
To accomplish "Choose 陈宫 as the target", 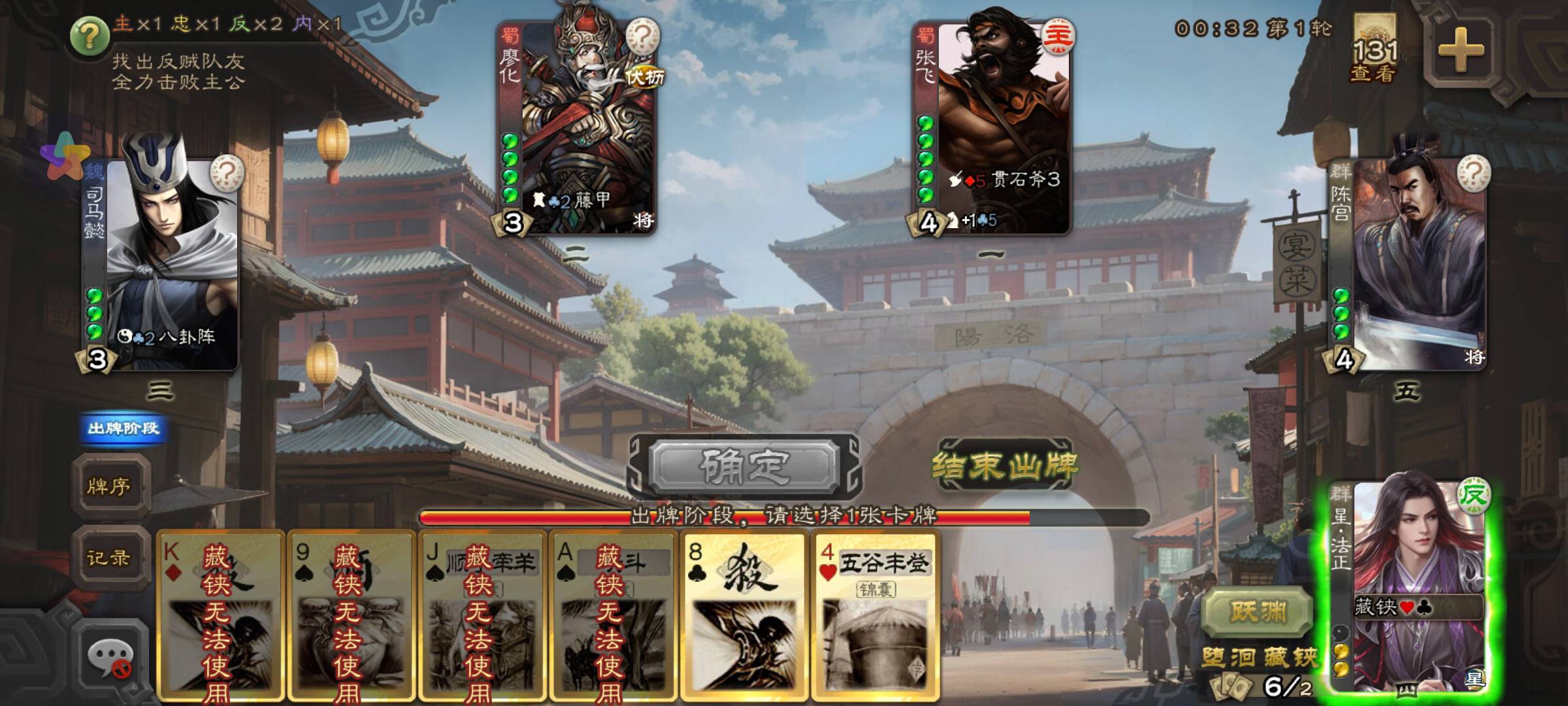I will click(x=1408, y=261).
